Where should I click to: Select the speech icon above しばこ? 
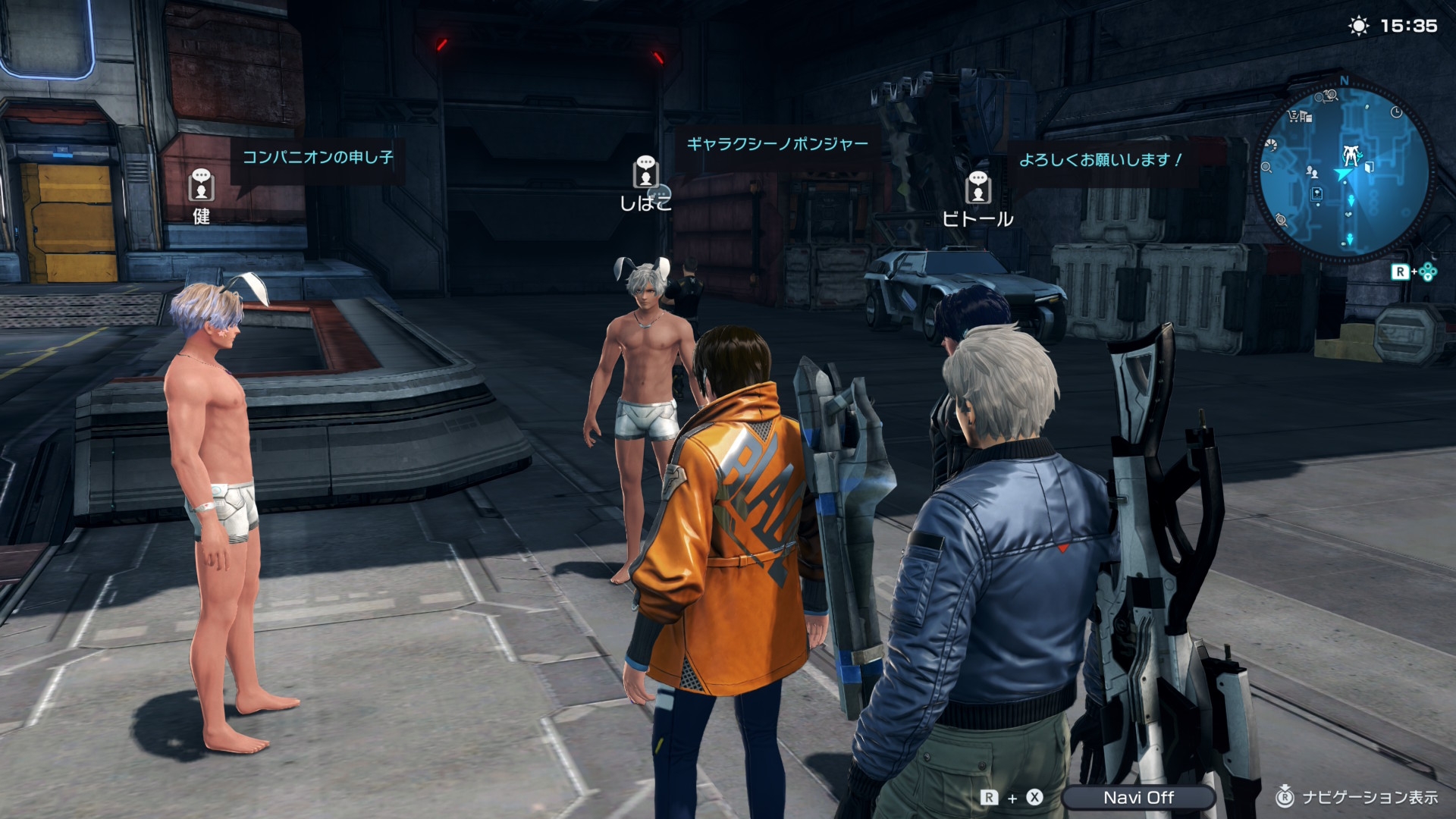(x=645, y=171)
